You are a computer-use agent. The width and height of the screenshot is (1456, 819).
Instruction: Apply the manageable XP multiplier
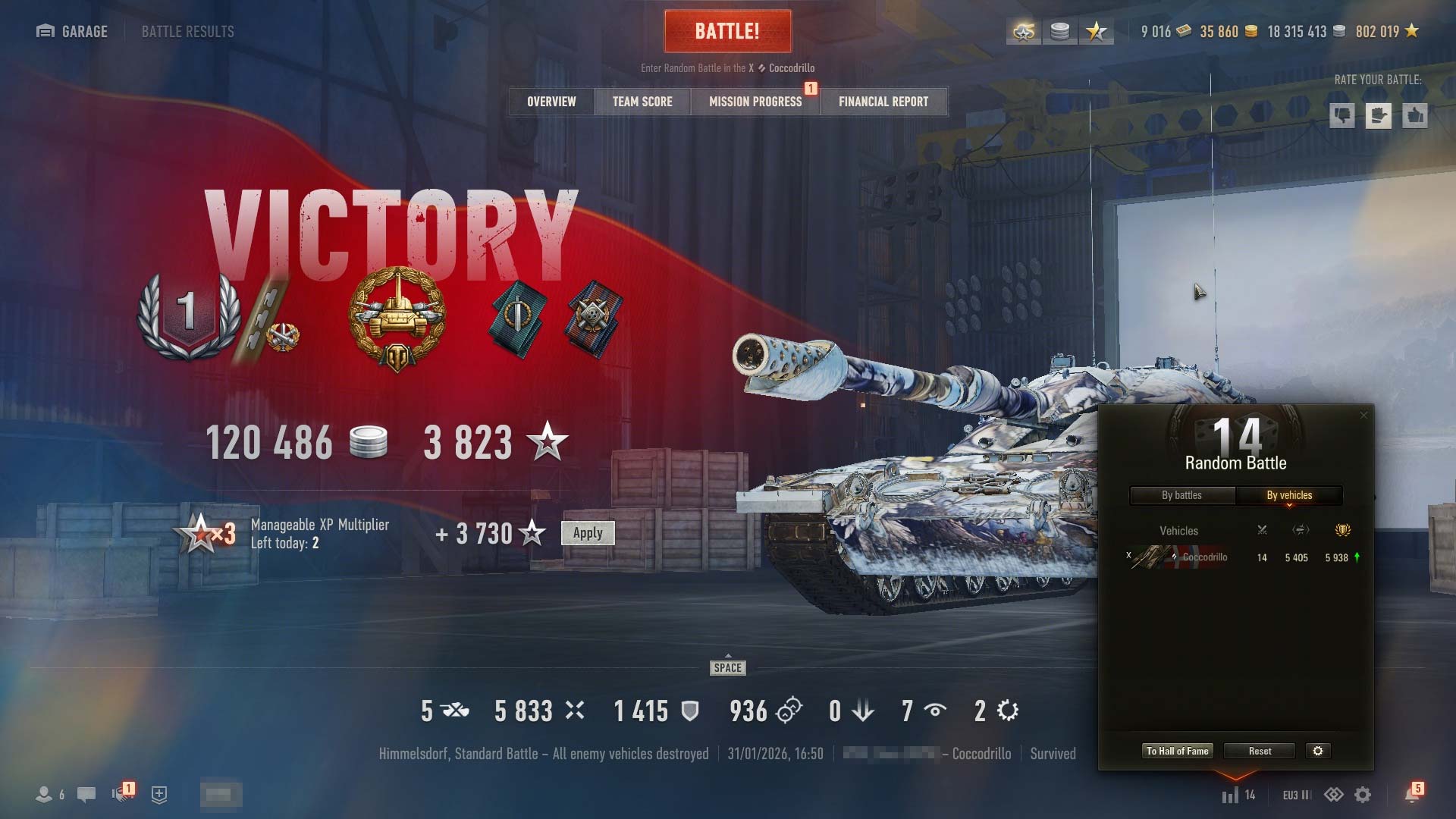[588, 532]
